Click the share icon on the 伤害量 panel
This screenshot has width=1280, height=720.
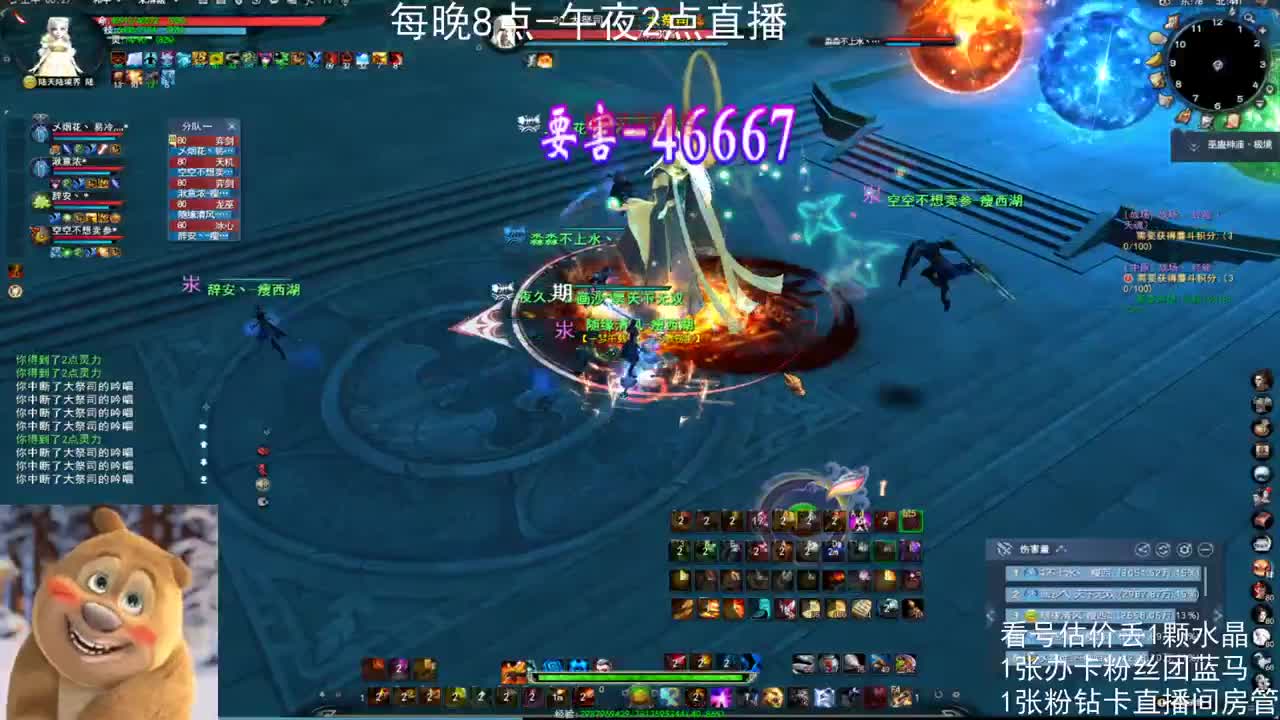pyautogui.click(x=1143, y=551)
